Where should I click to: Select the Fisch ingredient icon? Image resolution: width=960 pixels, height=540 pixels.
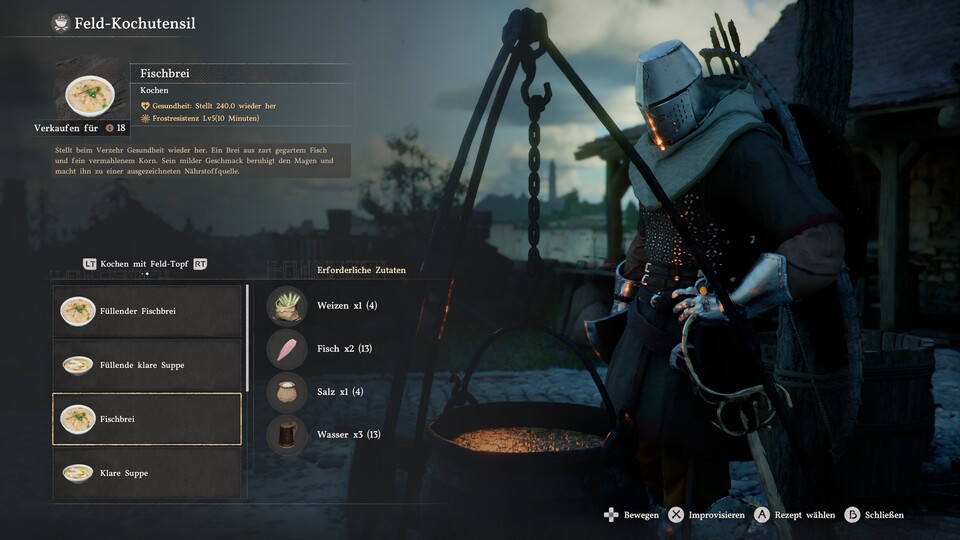click(287, 349)
